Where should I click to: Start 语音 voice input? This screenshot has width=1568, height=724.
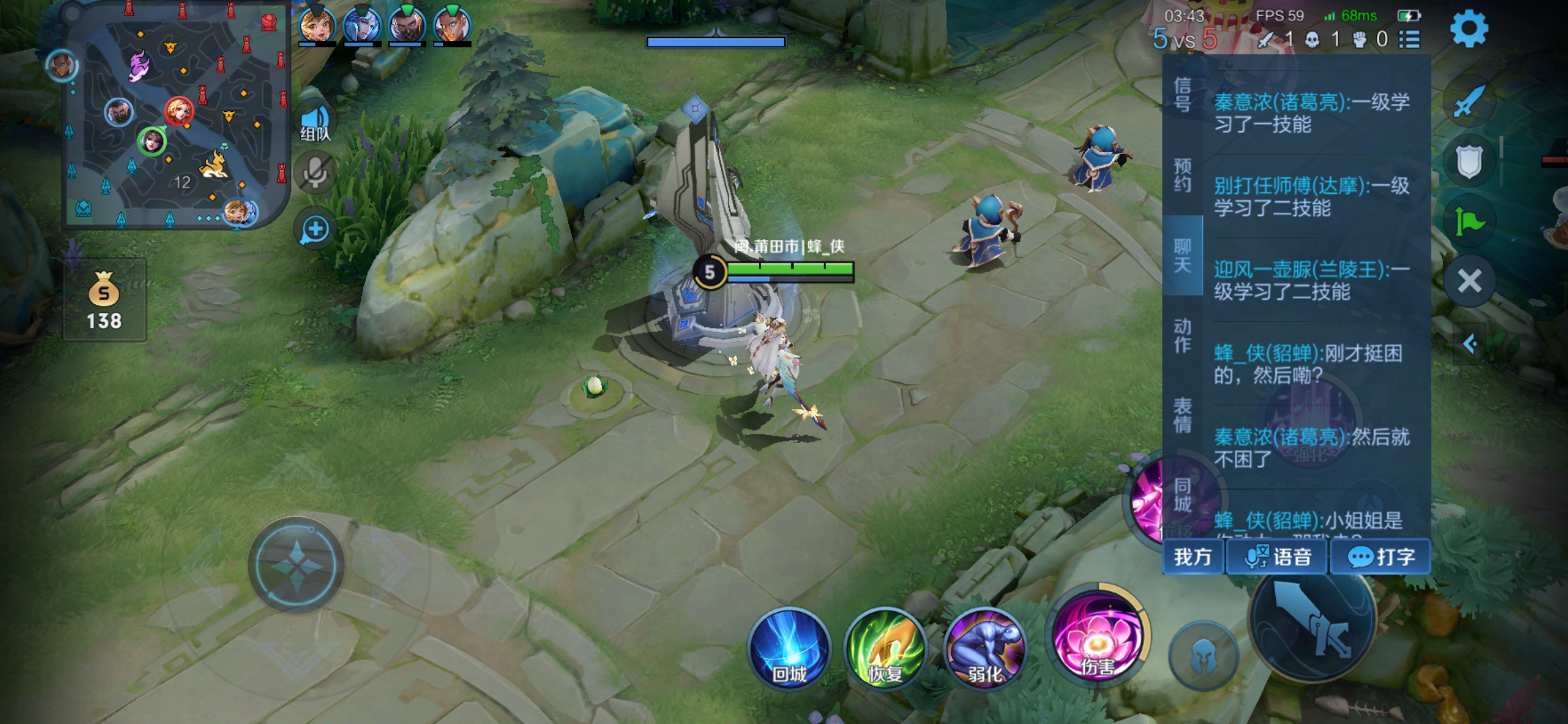point(1277,557)
